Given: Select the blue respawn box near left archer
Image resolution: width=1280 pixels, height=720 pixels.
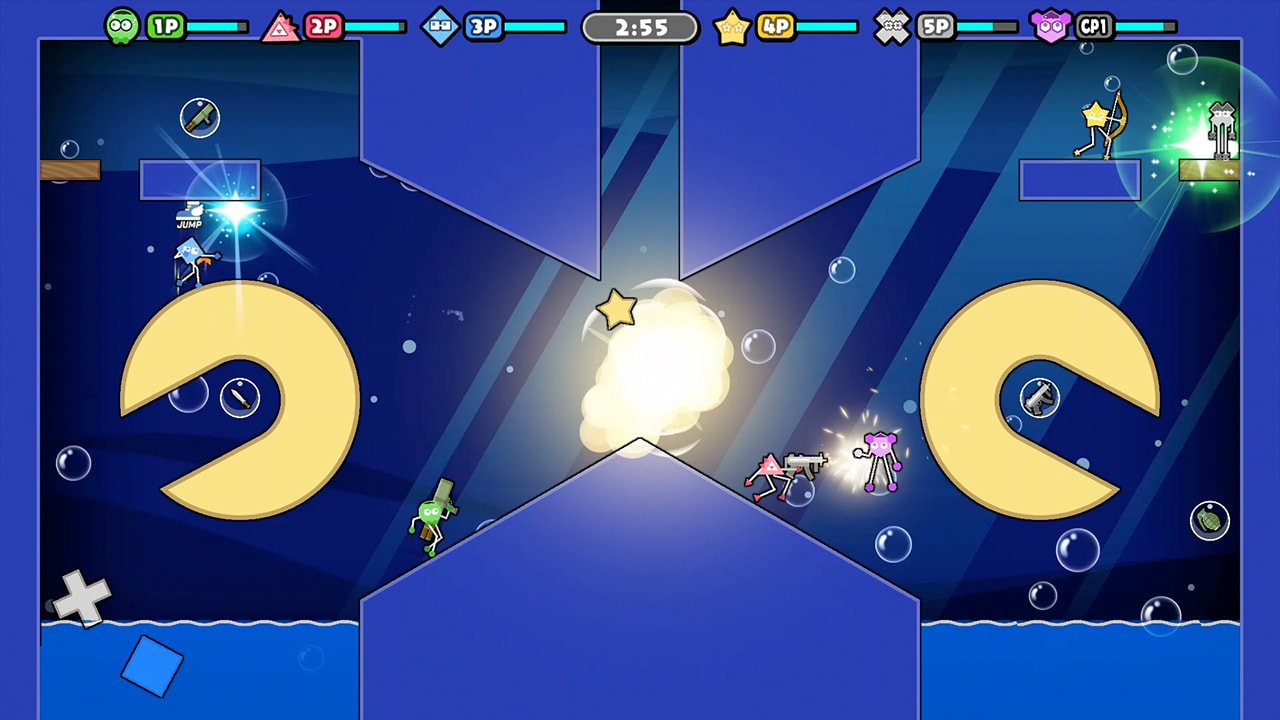Looking at the screenshot, I should (x=200, y=178).
